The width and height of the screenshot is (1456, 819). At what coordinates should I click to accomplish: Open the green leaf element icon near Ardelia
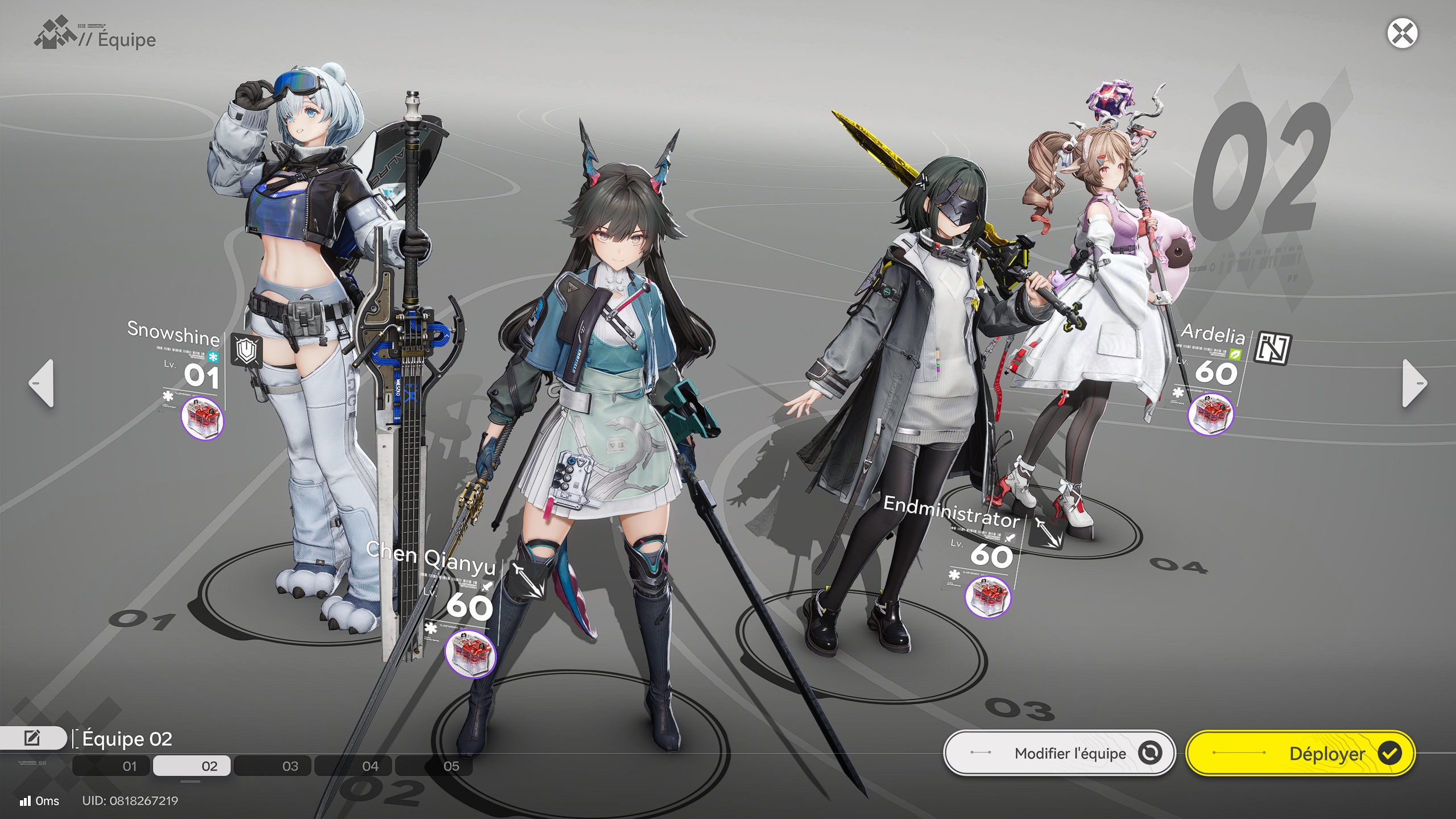(x=1235, y=354)
